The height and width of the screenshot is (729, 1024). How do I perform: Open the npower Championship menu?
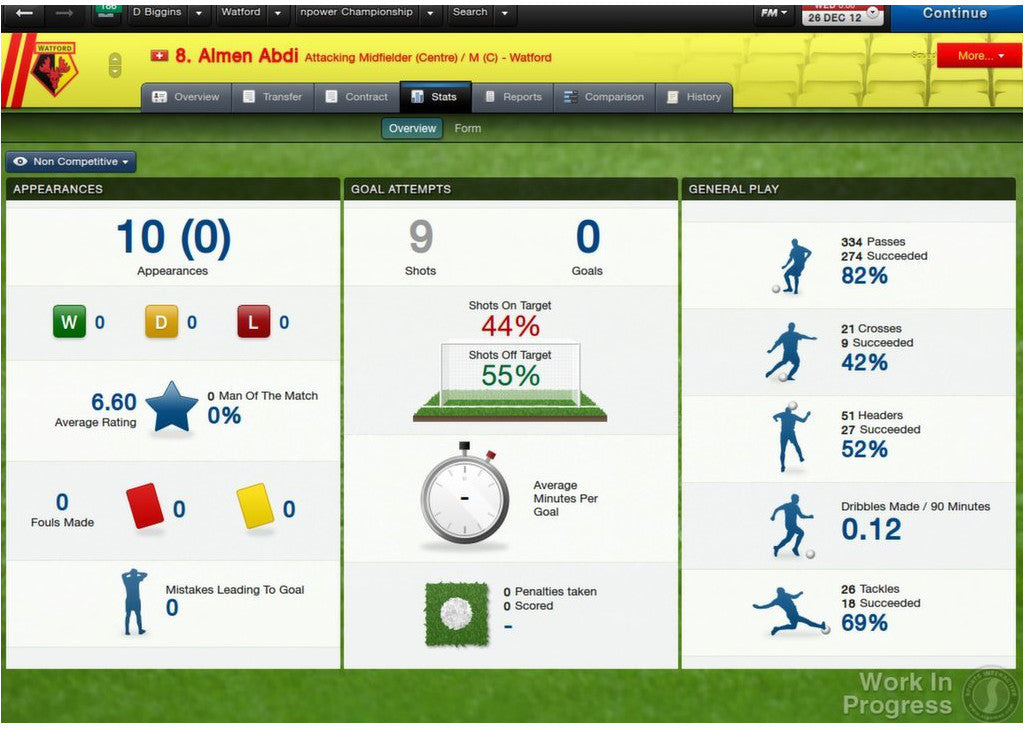tap(367, 13)
